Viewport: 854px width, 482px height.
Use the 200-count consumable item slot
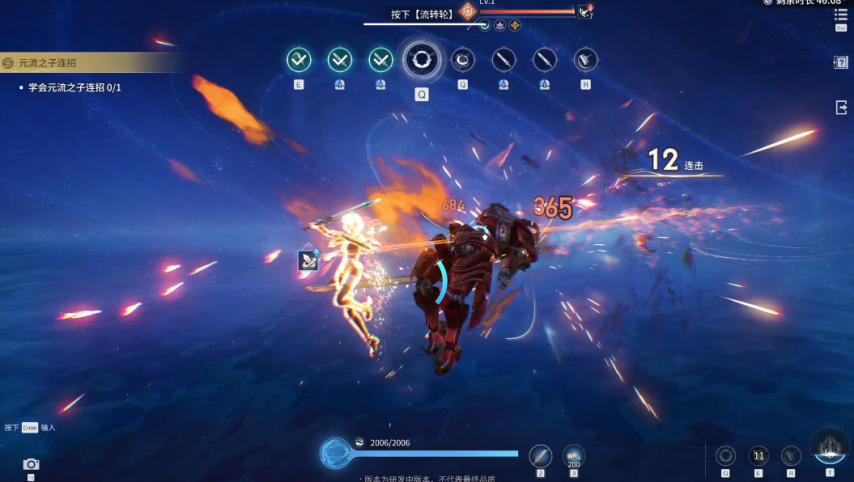tap(573, 456)
